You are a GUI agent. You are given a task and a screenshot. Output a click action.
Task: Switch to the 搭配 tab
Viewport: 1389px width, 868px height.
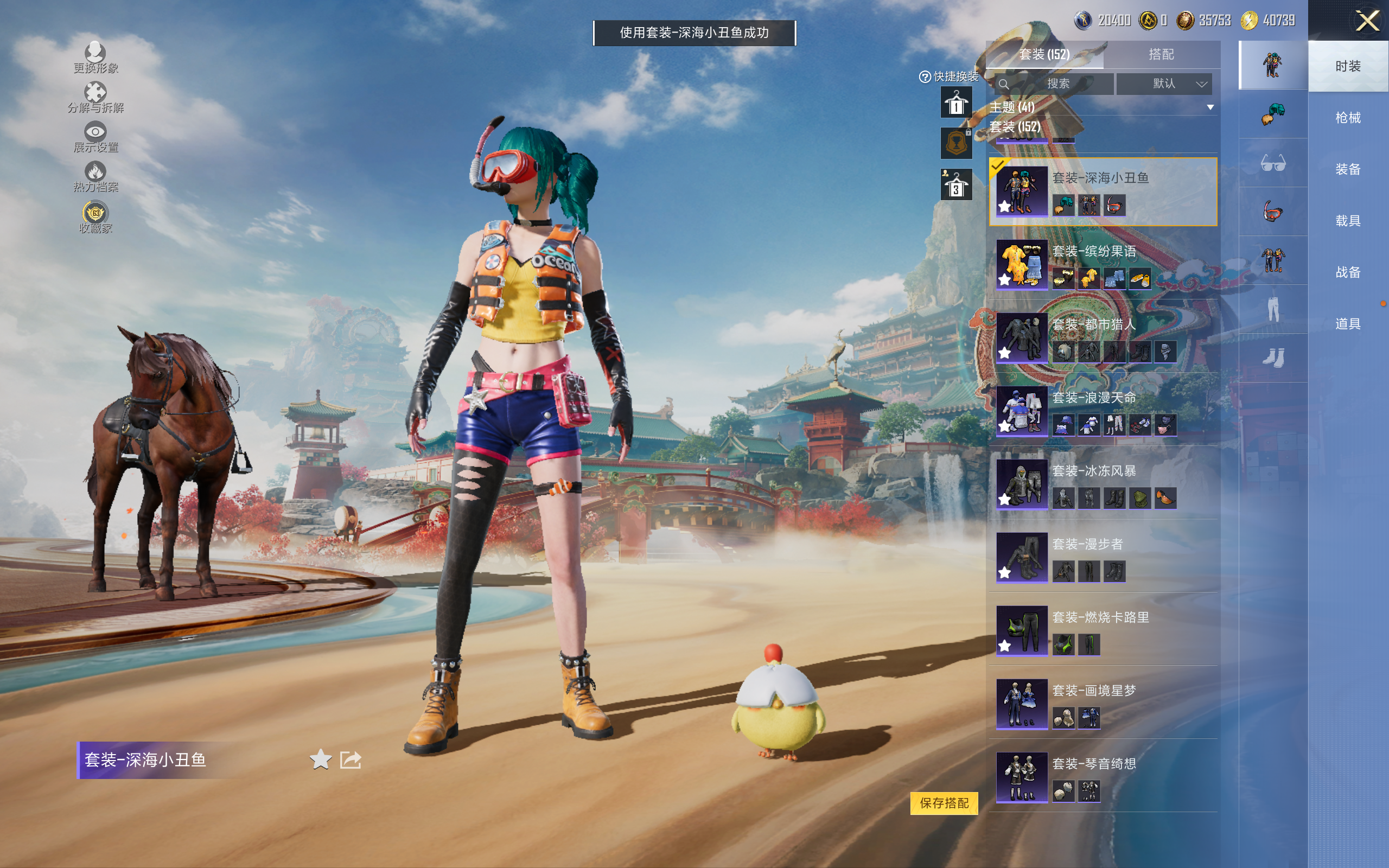(x=1161, y=55)
